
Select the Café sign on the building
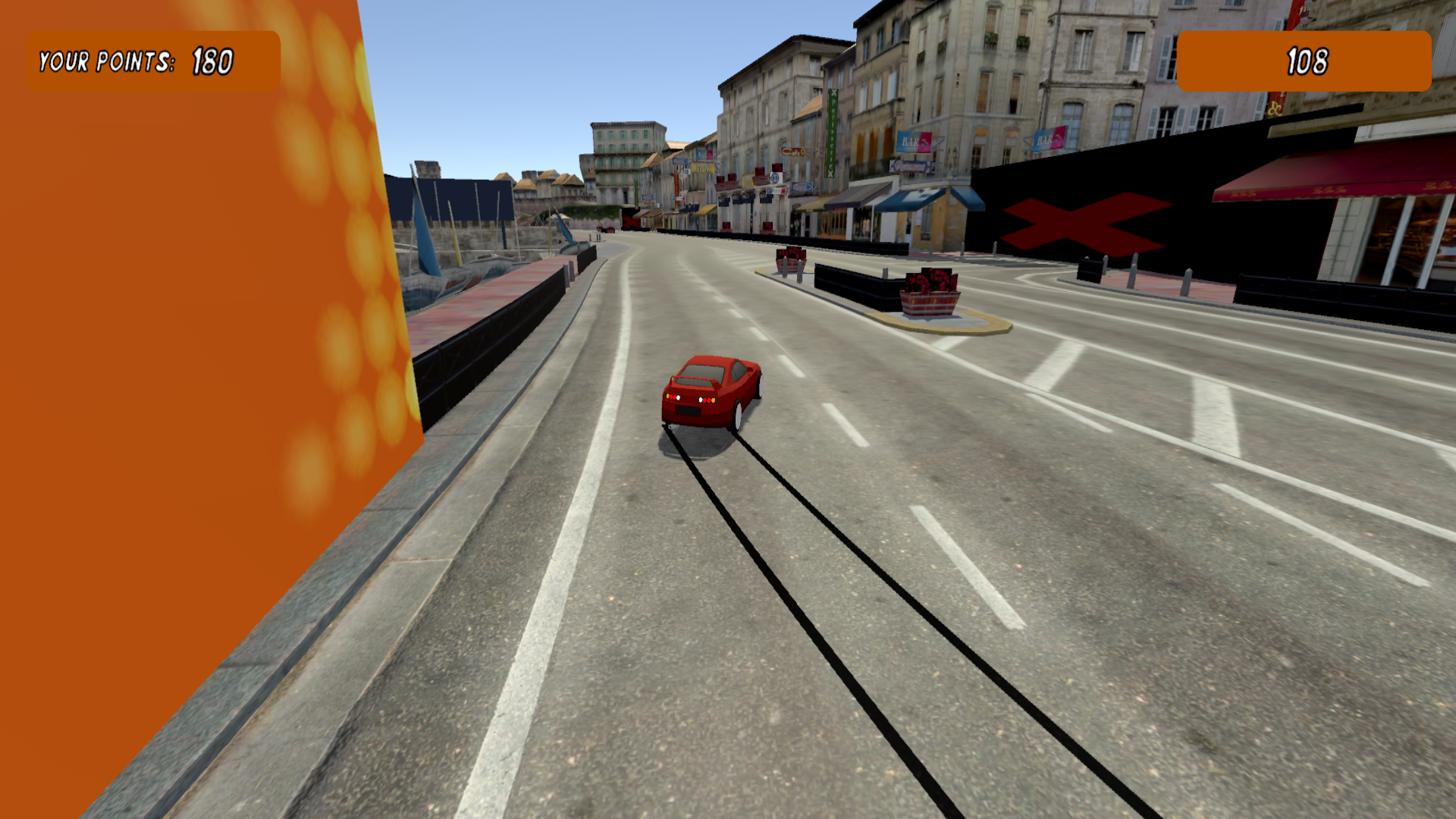point(794,153)
